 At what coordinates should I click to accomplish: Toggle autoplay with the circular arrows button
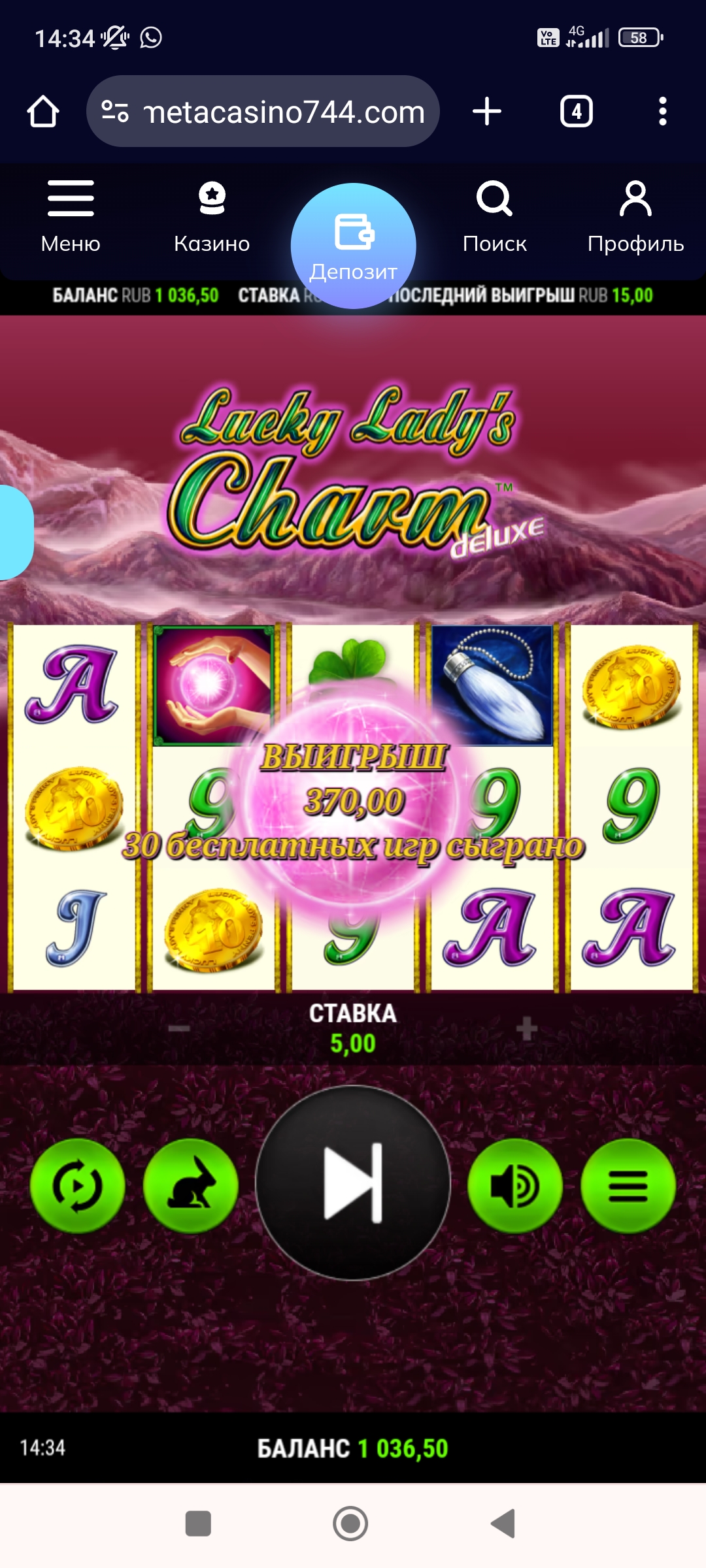tap(78, 1186)
